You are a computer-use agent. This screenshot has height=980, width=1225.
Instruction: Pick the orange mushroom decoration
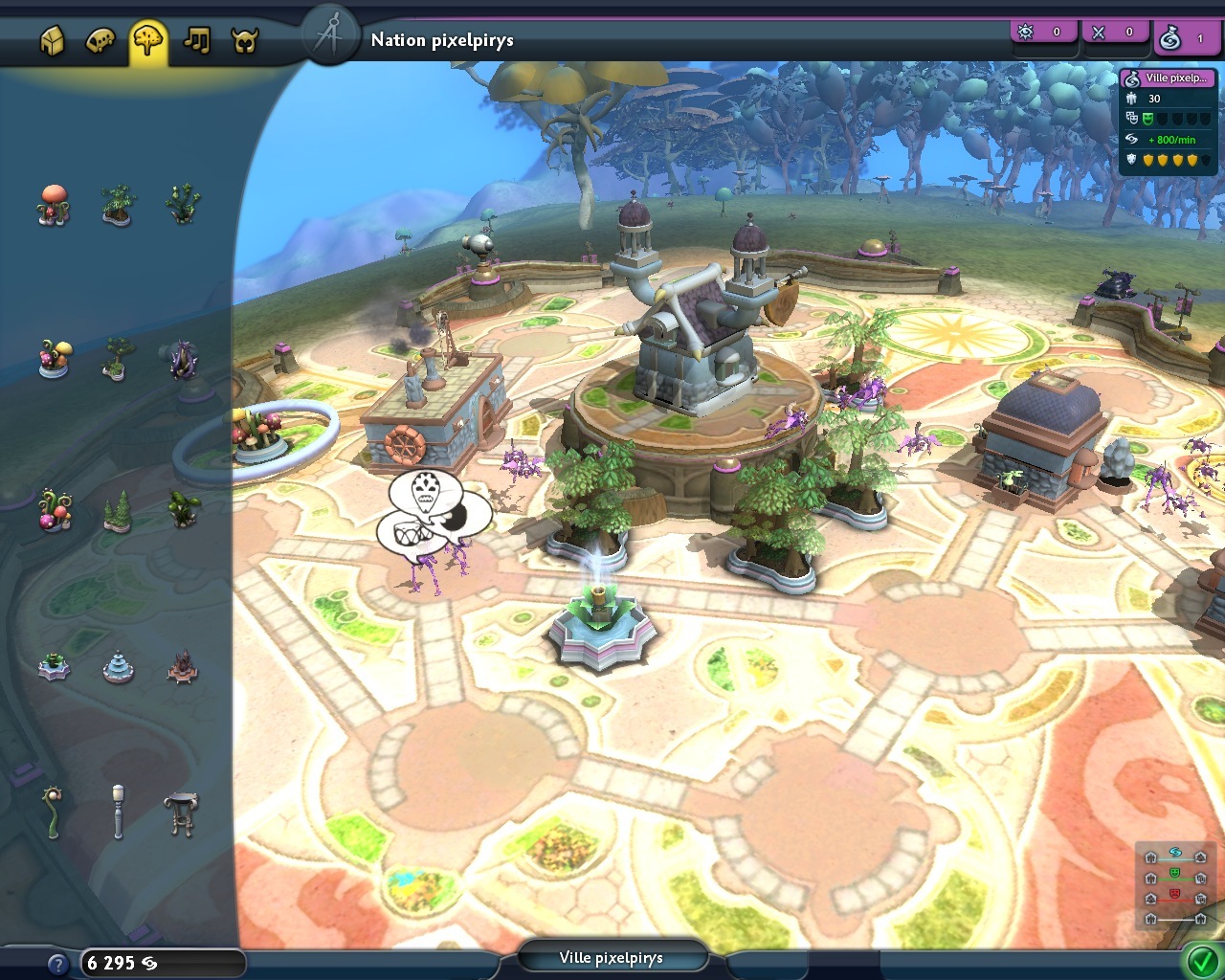tap(54, 204)
